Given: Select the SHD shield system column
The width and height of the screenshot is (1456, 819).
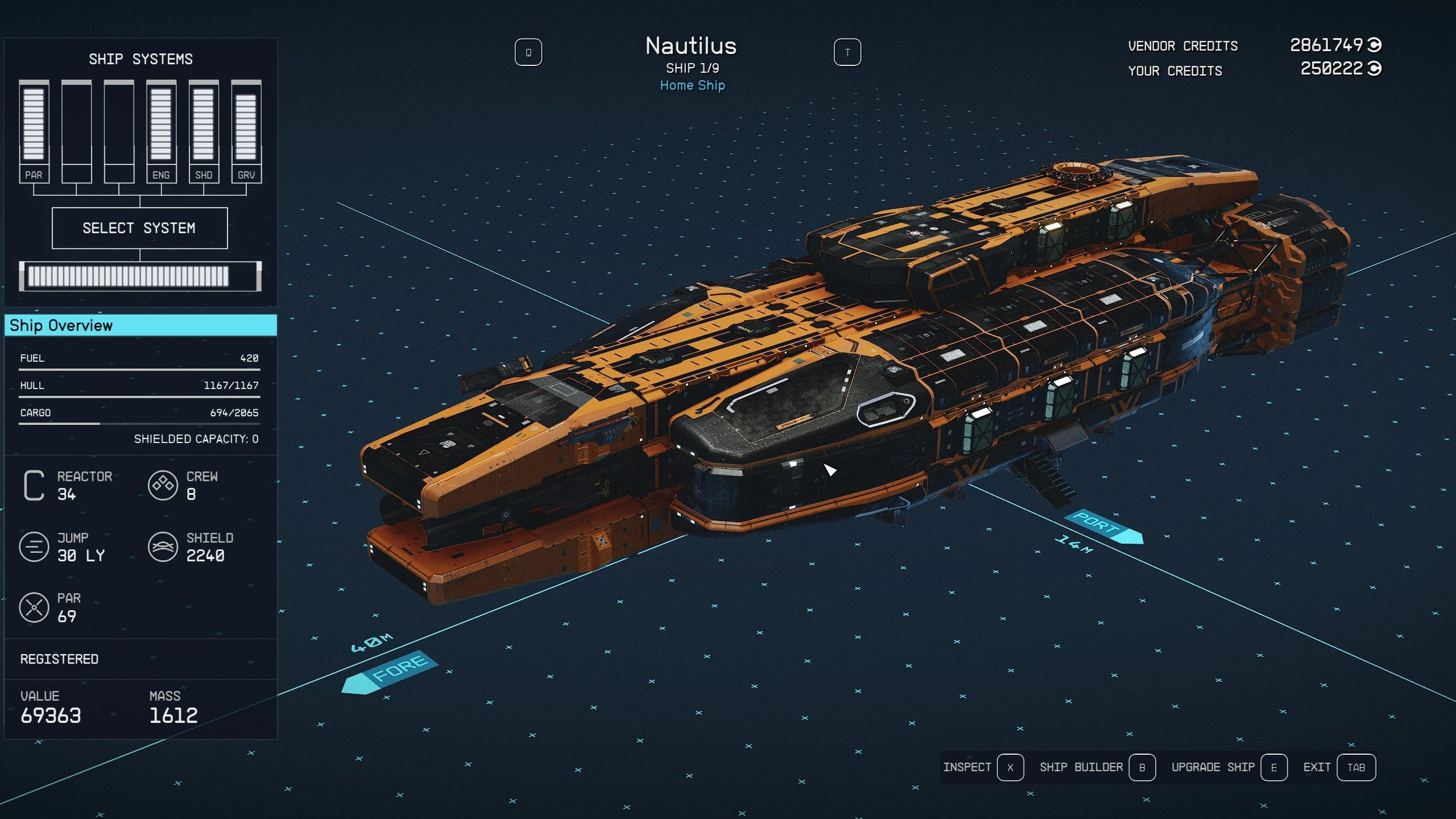Looking at the screenshot, I should (204, 131).
